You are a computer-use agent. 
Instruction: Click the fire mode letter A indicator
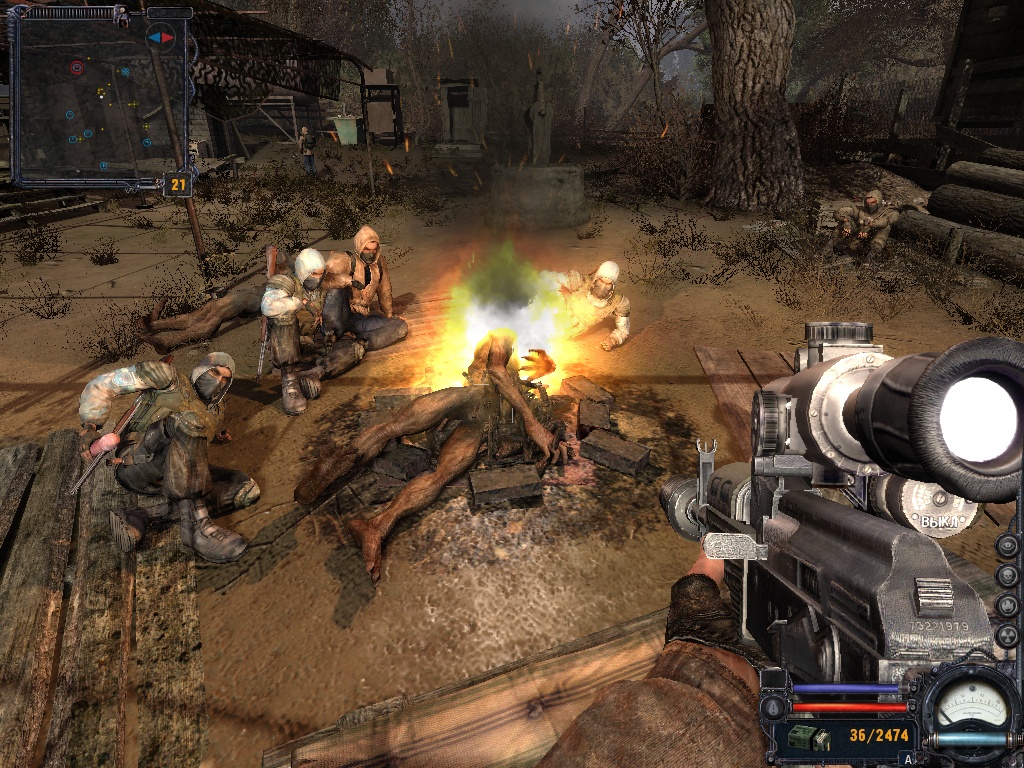point(908,758)
